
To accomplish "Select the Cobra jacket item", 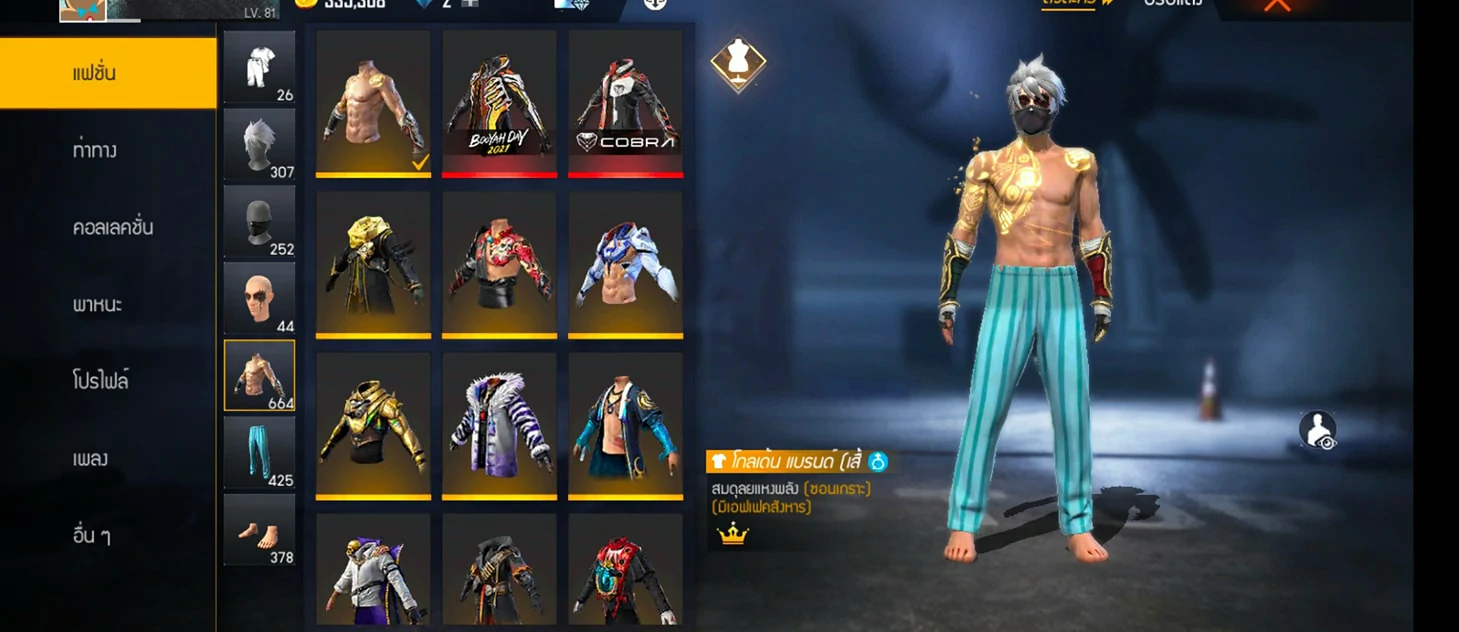I will [625, 103].
